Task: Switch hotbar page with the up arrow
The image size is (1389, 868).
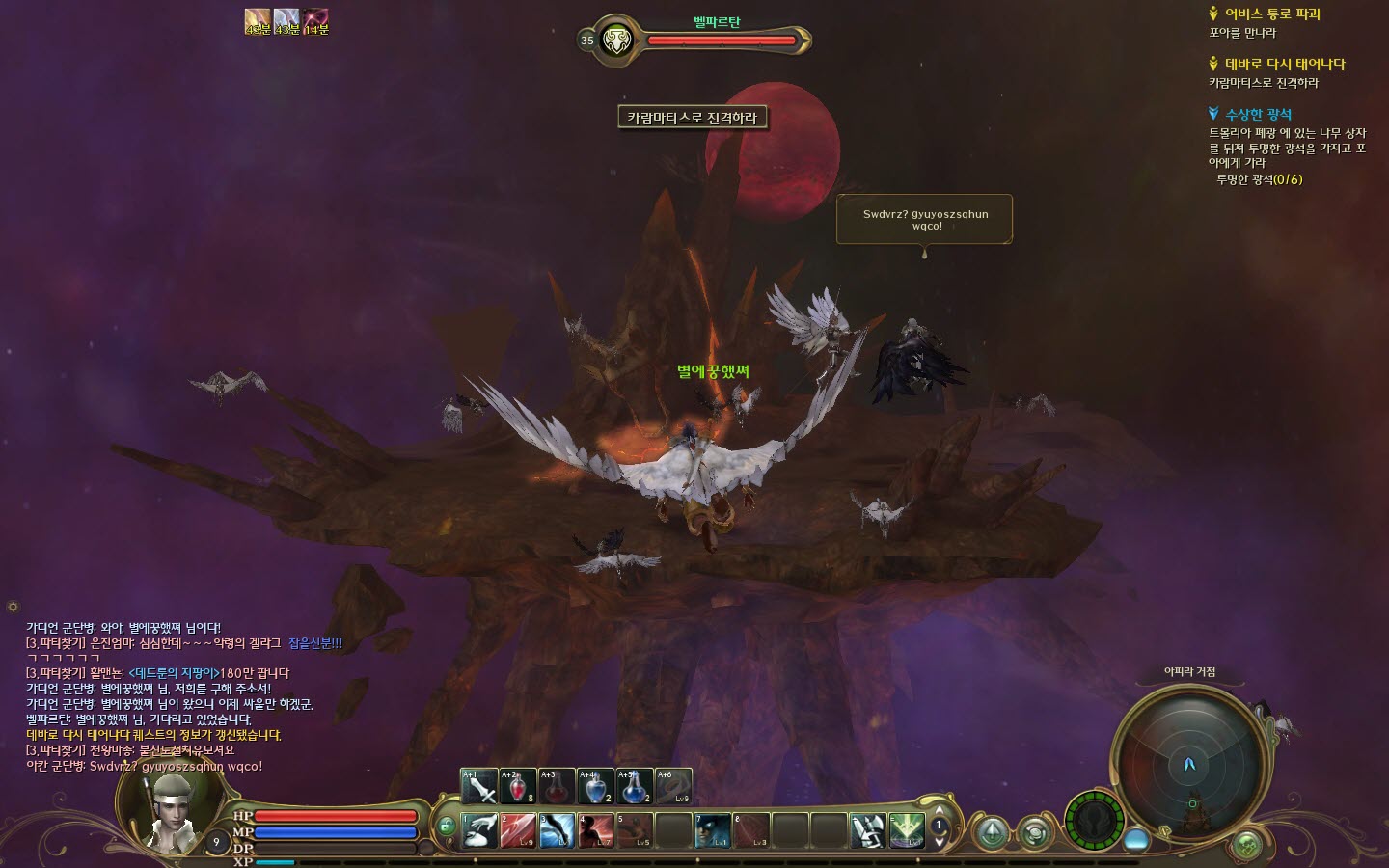Action: point(940,811)
